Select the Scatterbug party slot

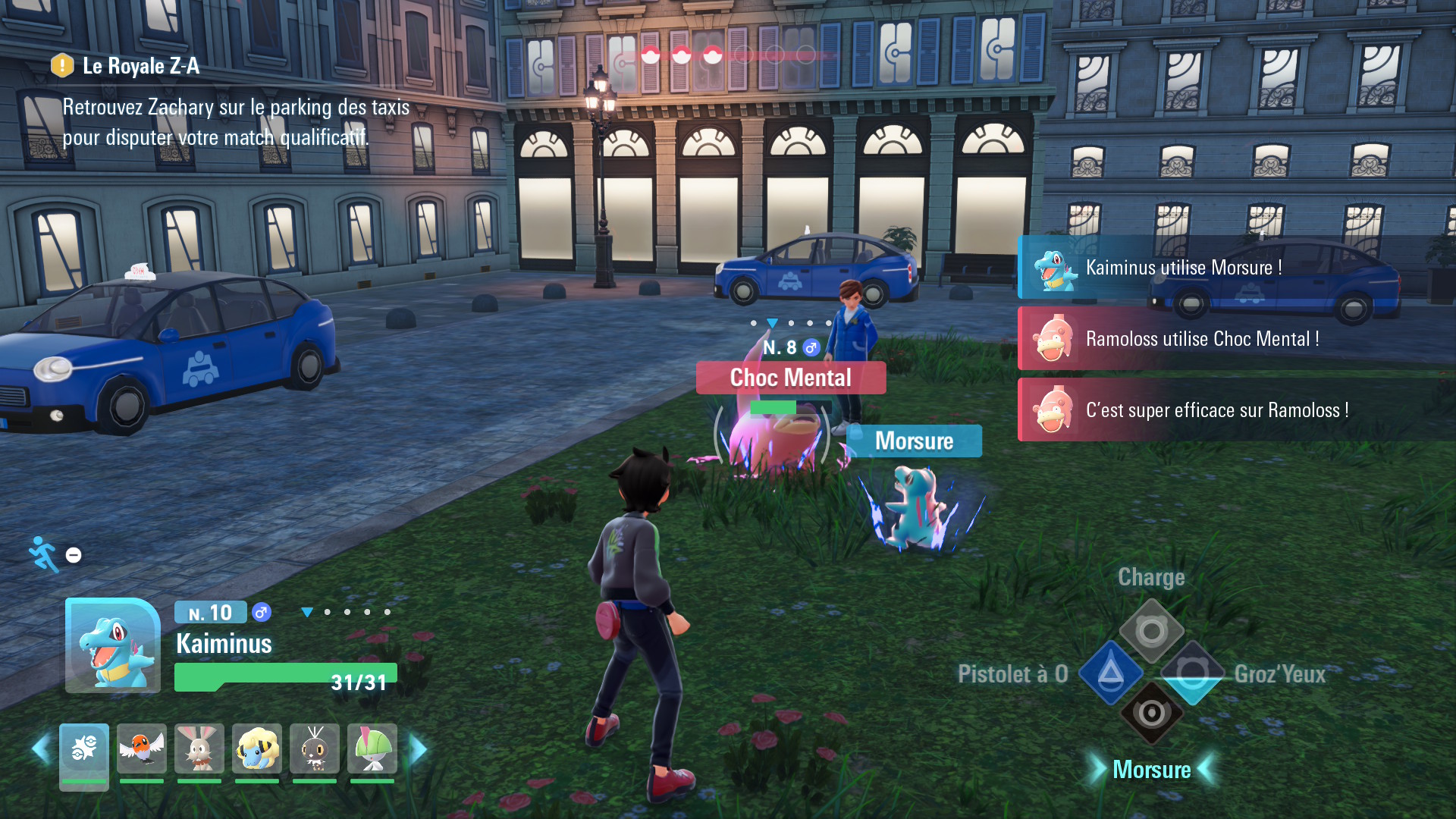(x=315, y=749)
